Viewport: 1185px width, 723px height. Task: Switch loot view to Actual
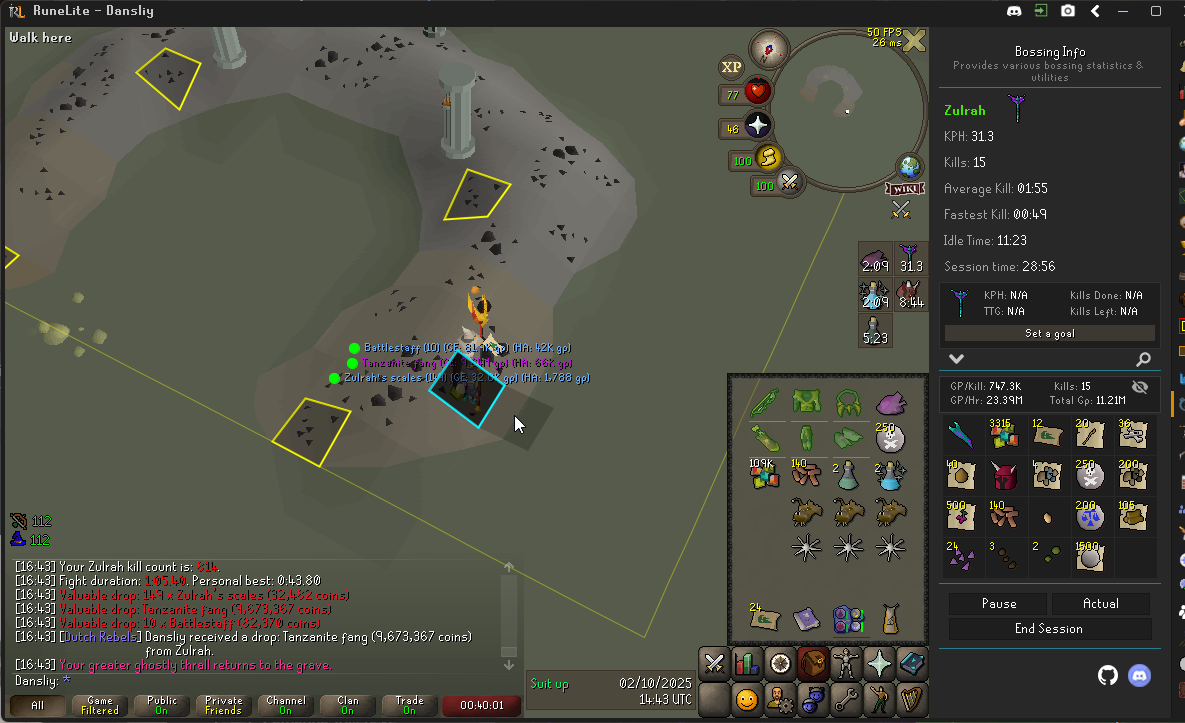[1100, 604]
